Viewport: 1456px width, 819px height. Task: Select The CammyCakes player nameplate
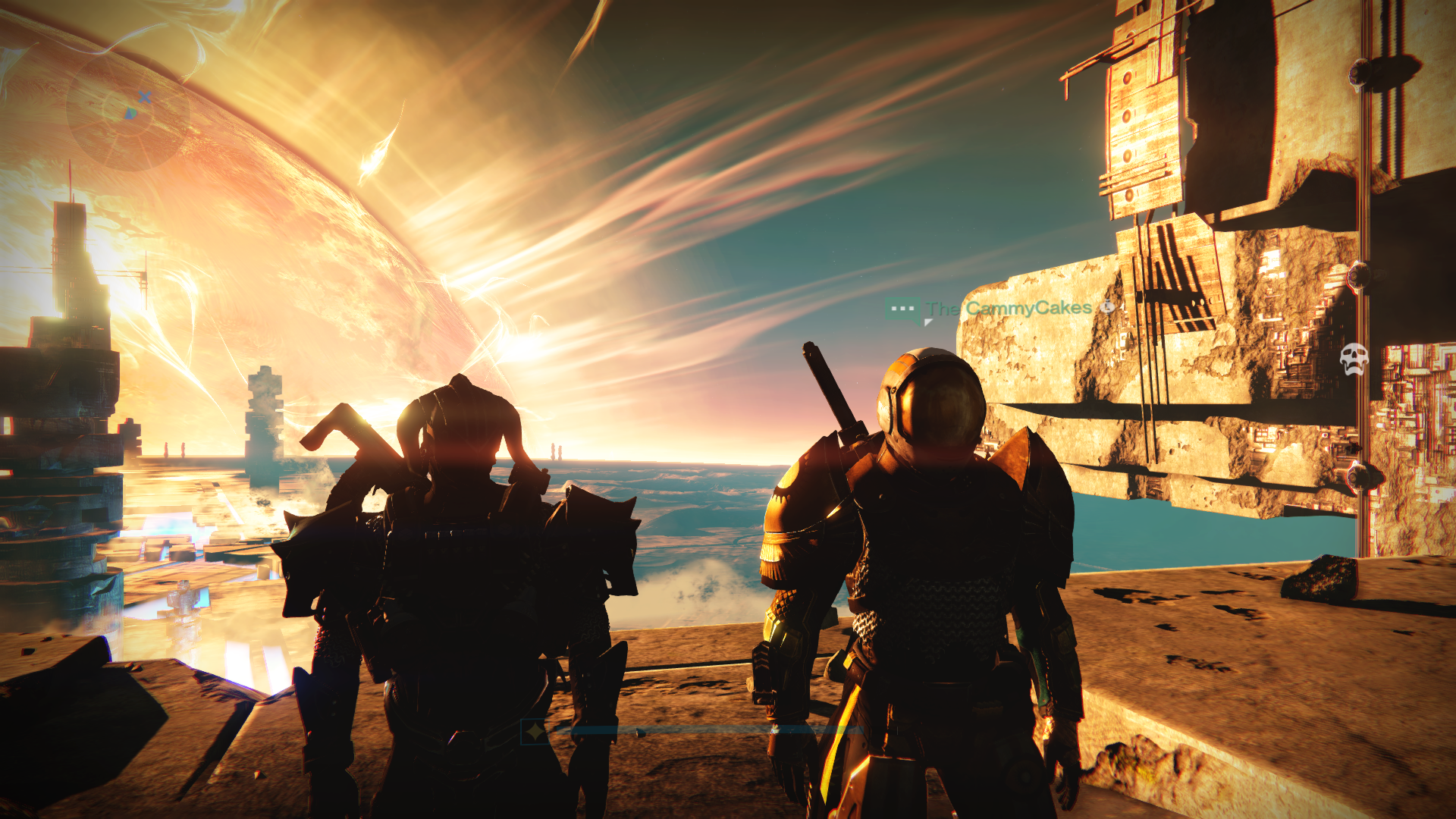coord(1009,308)
